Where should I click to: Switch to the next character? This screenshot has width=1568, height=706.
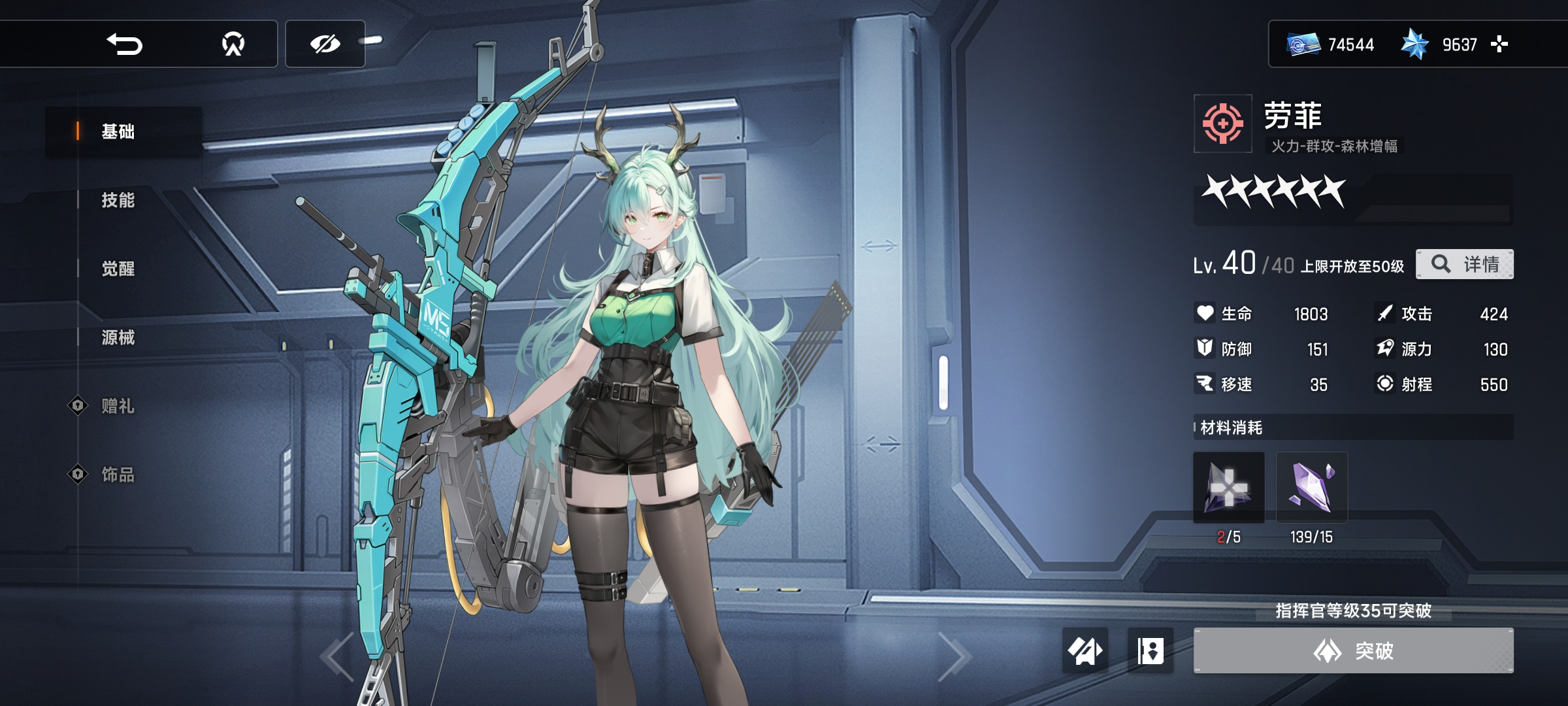click(x=954, y=656)
